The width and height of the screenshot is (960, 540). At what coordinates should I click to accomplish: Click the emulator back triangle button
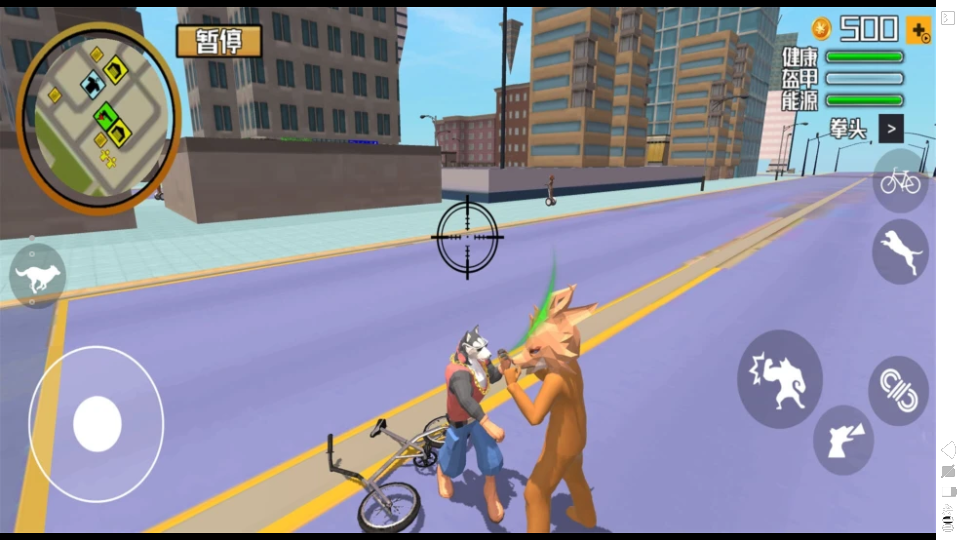pos(948,450)
